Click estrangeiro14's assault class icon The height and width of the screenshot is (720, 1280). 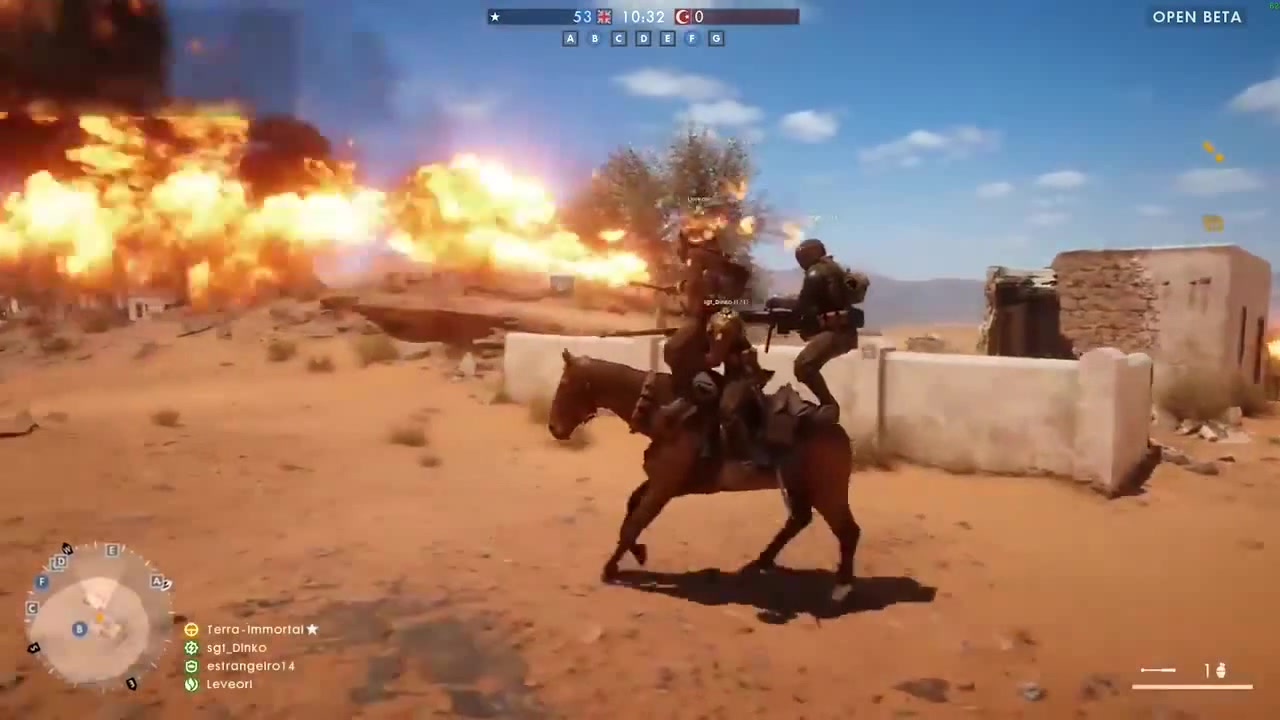coord(191,665)
